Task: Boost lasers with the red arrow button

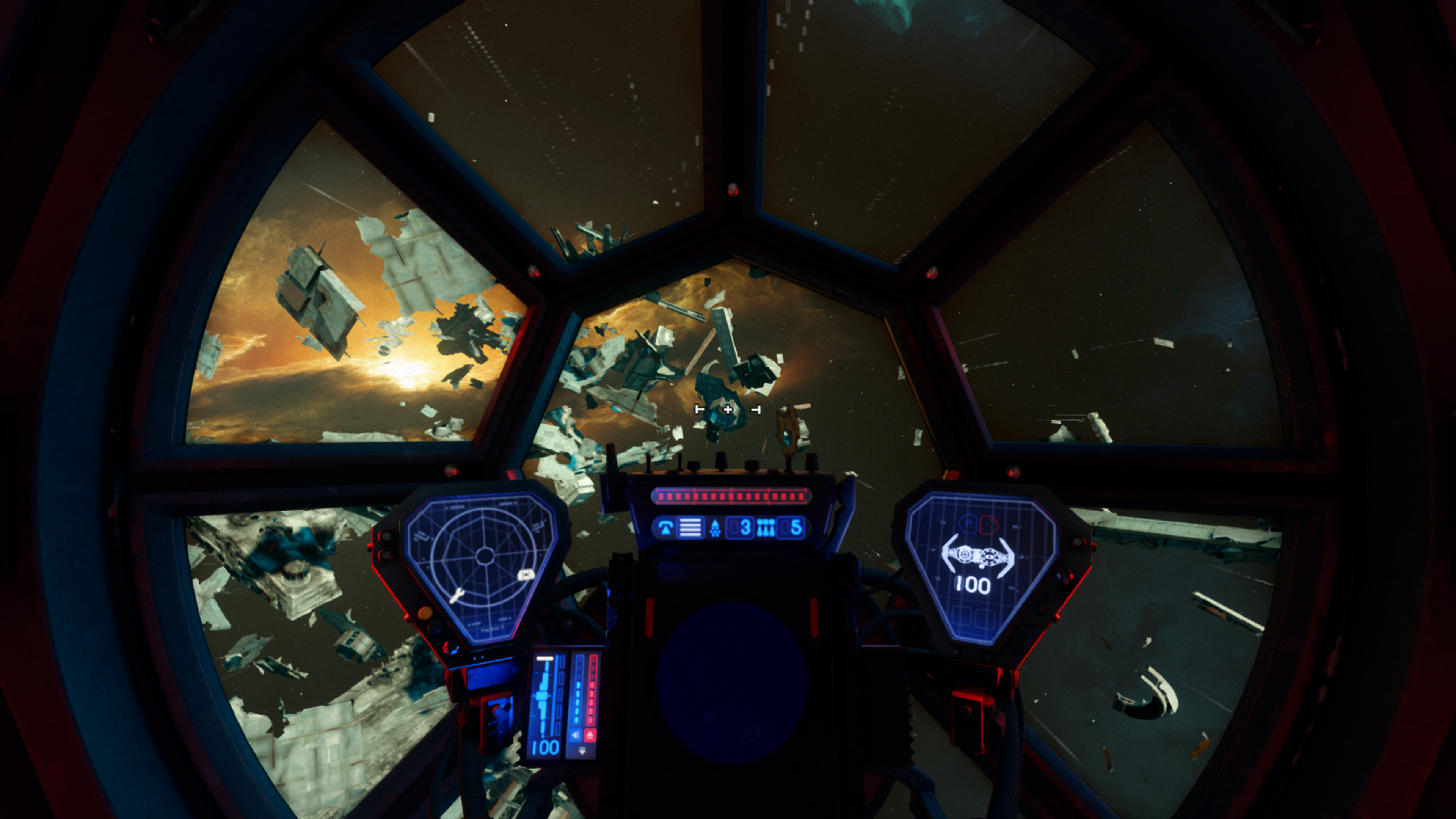Action: click(590, 735)
